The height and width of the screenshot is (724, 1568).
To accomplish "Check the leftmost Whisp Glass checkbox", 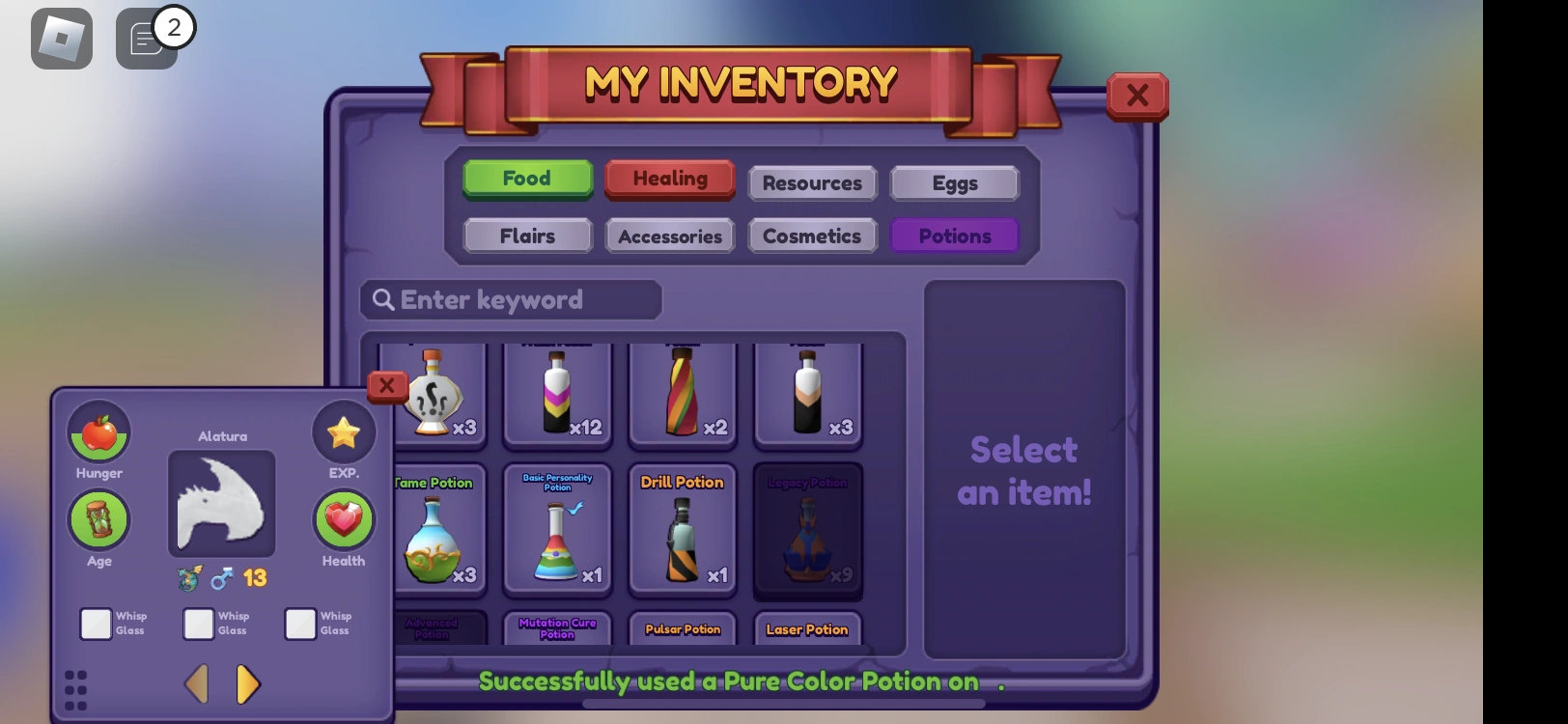I will pos(96,625).
